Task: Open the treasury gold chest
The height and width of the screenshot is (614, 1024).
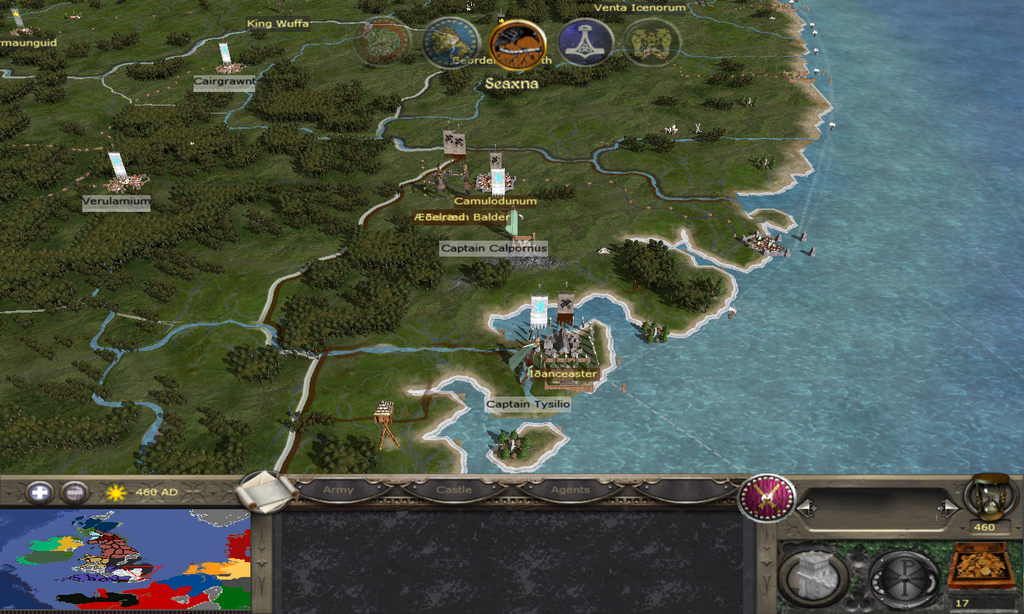Action: (979, 566)
